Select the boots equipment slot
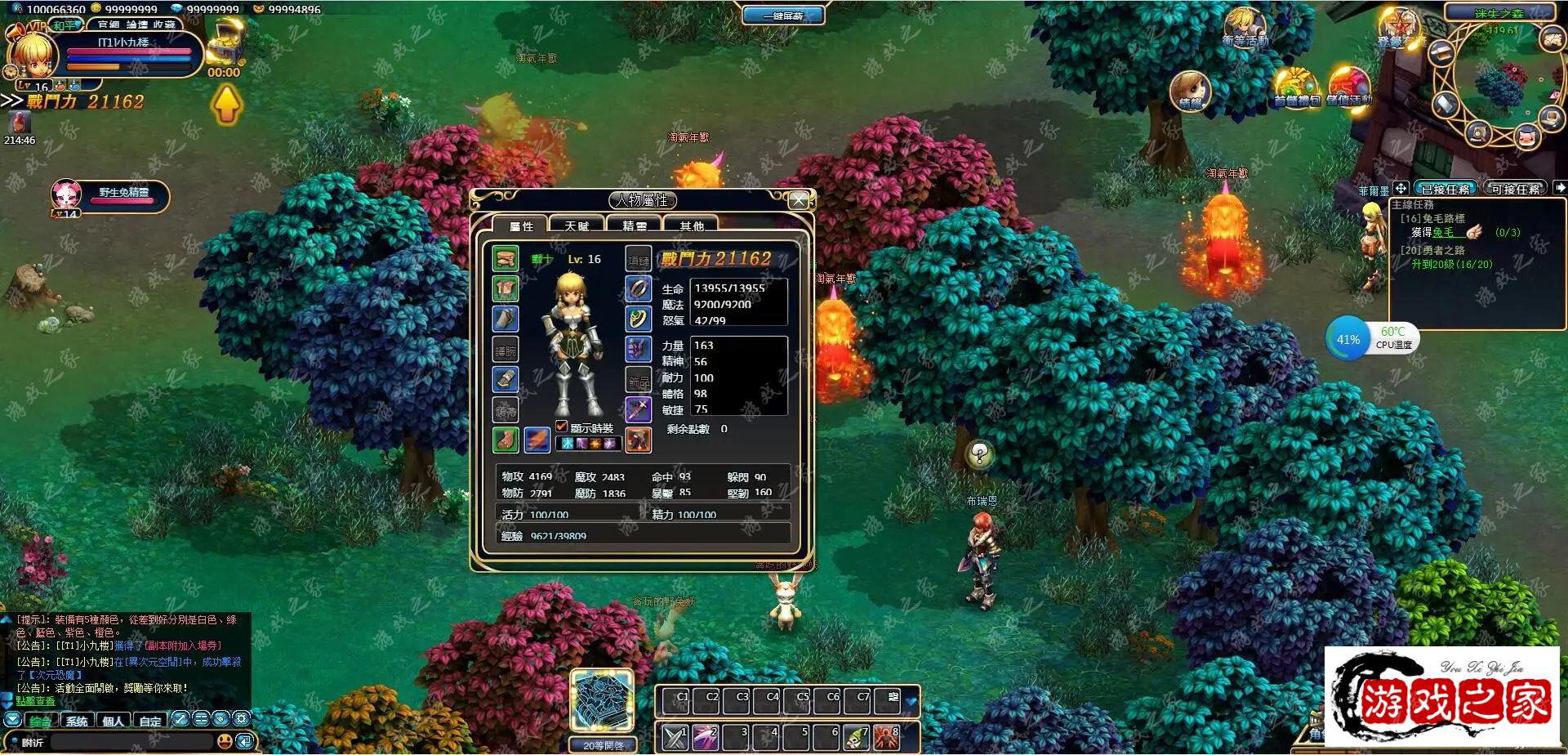 coord(506,440)
